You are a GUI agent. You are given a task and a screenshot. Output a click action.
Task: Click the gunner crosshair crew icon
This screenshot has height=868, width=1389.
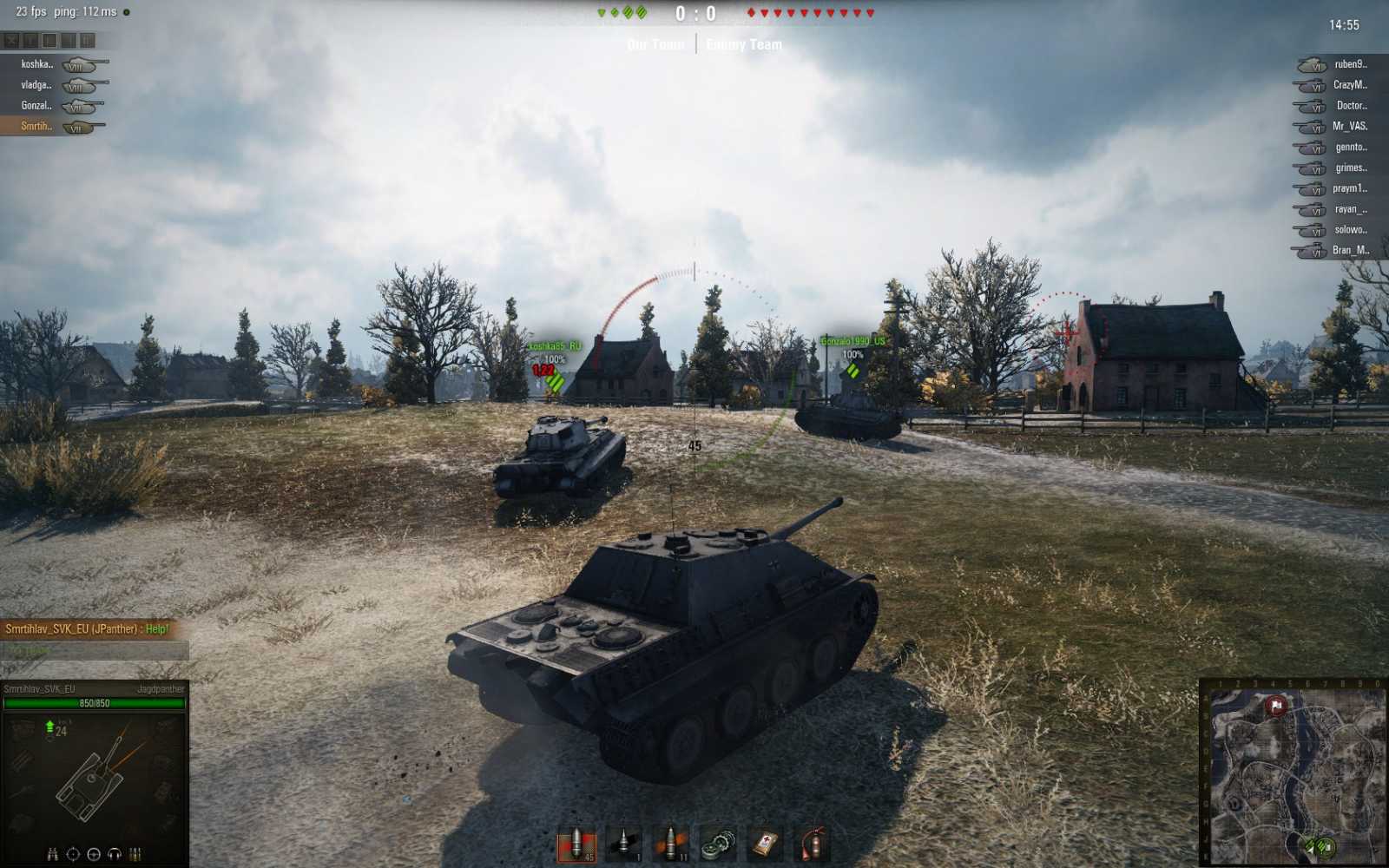(73, 854)
